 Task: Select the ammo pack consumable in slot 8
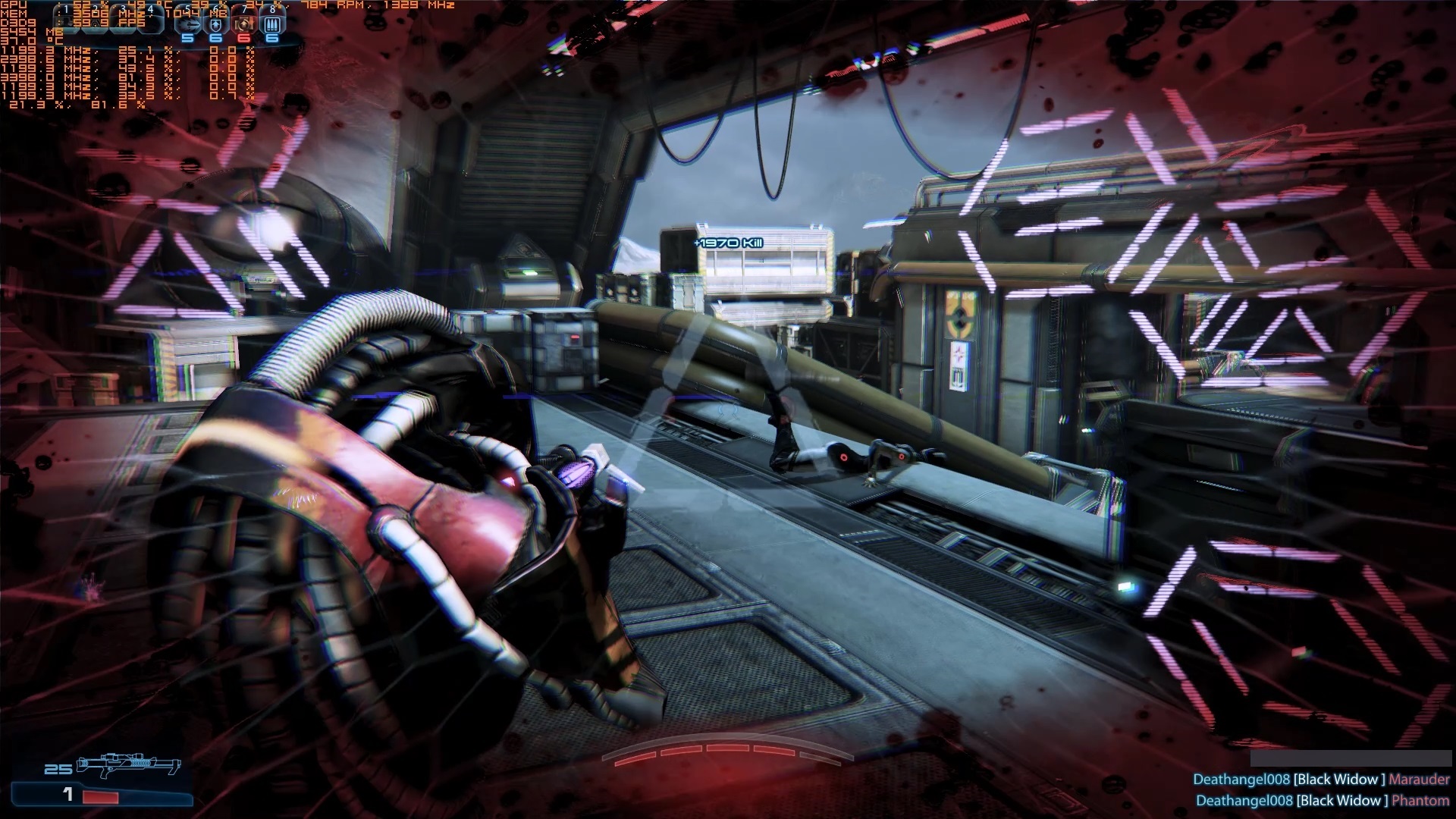coord(272,24)
